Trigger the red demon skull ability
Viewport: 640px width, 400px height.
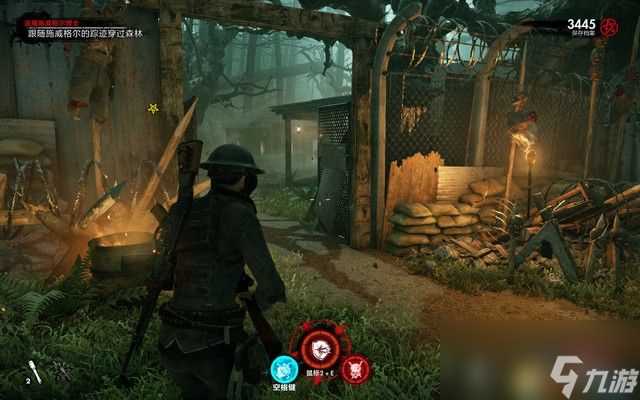pos(353,368)
